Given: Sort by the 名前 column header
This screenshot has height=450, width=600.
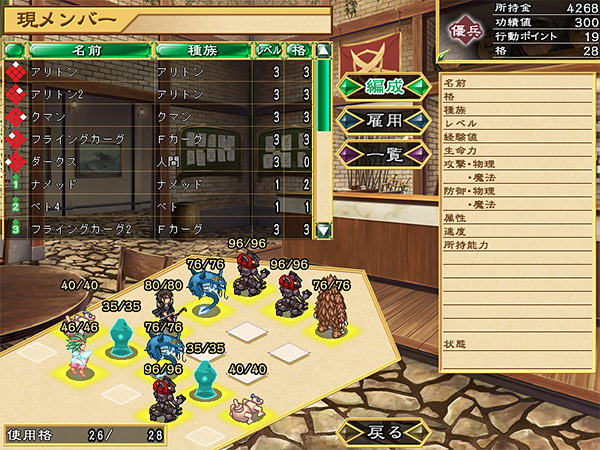Looking at the screenshot, I should (88, 49).
